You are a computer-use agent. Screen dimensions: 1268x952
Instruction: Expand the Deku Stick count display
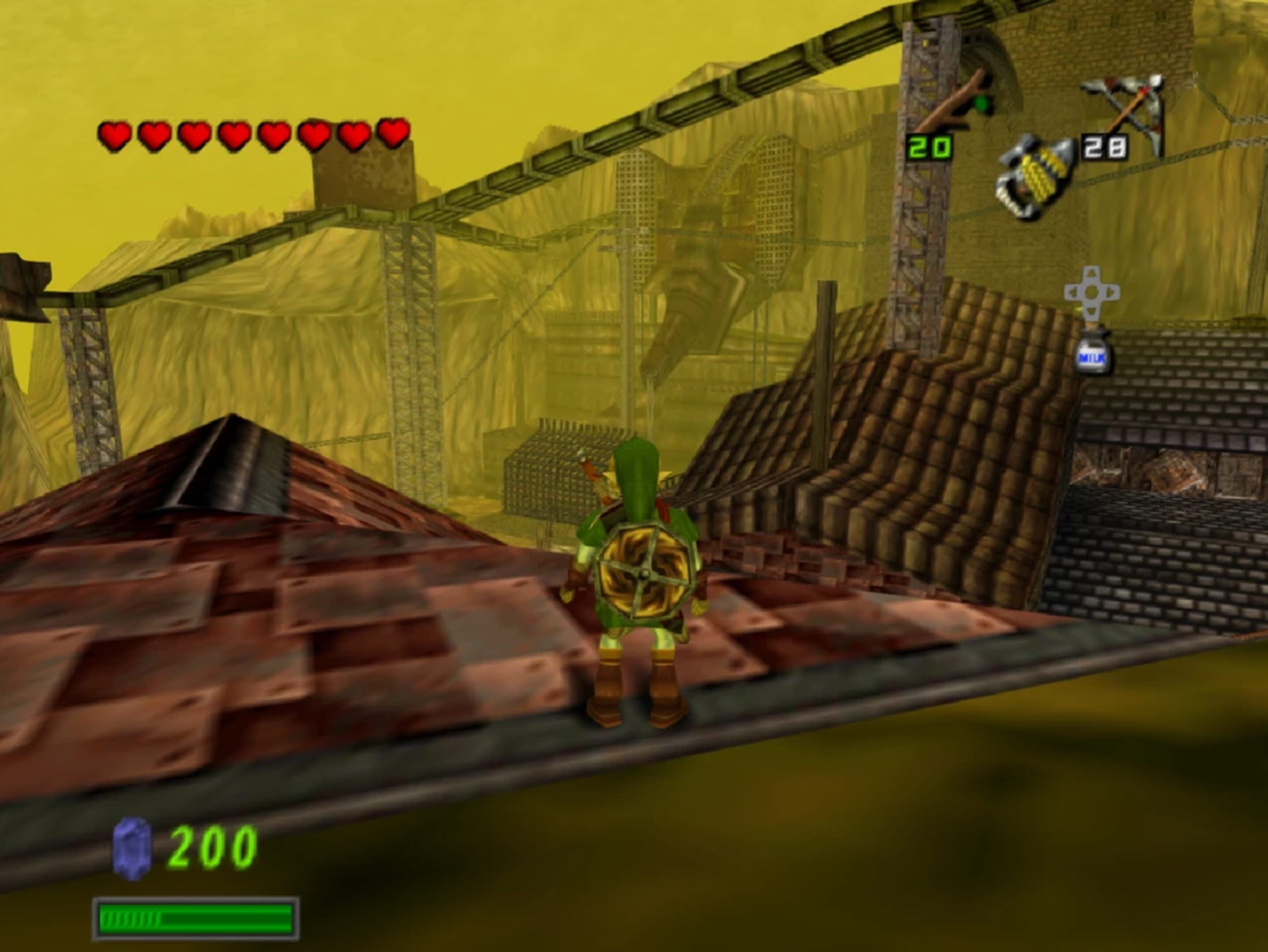pos(930,147)
